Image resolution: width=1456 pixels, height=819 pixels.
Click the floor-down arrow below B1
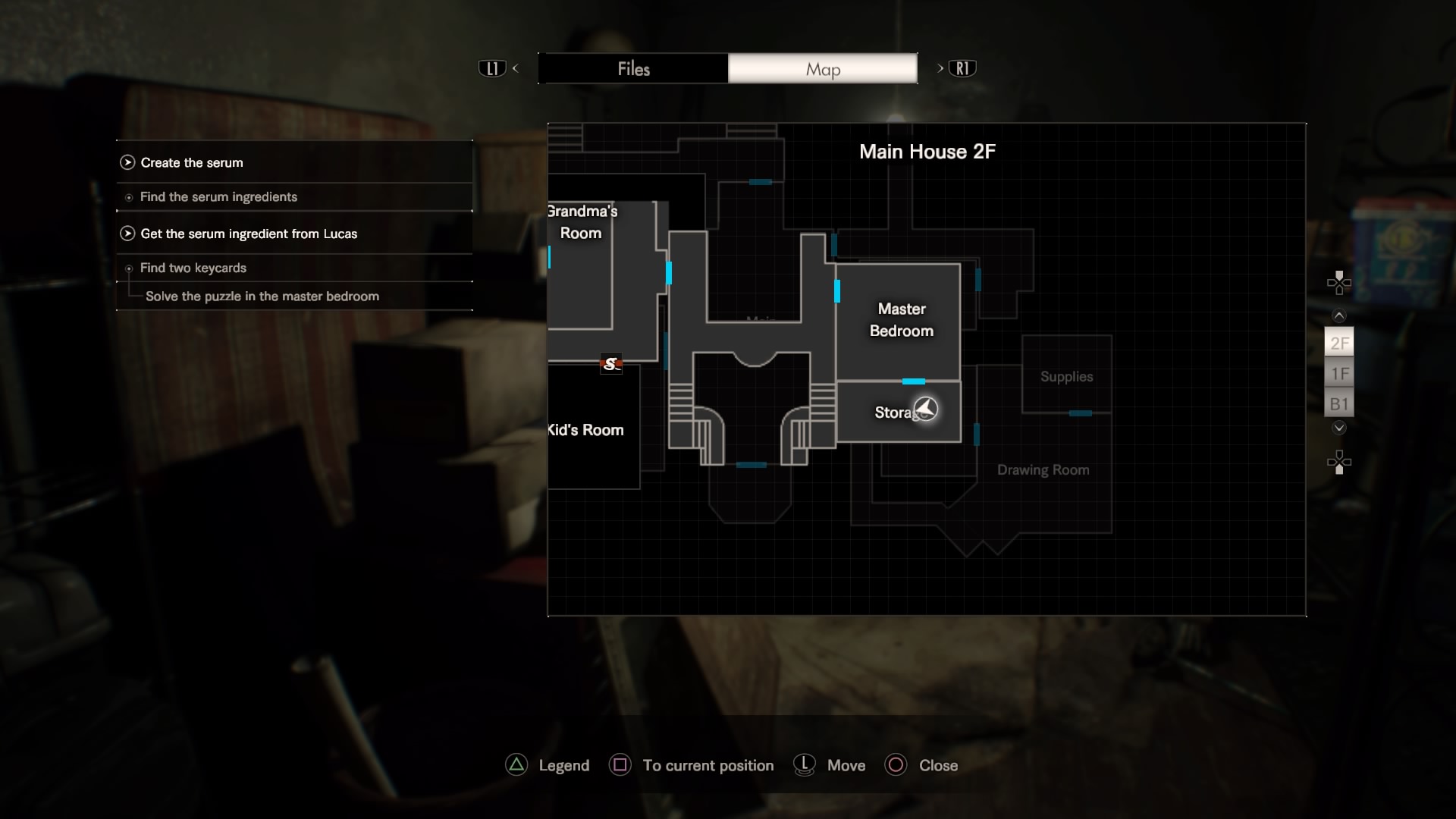pyautogui.click(x=1339, y=428)
